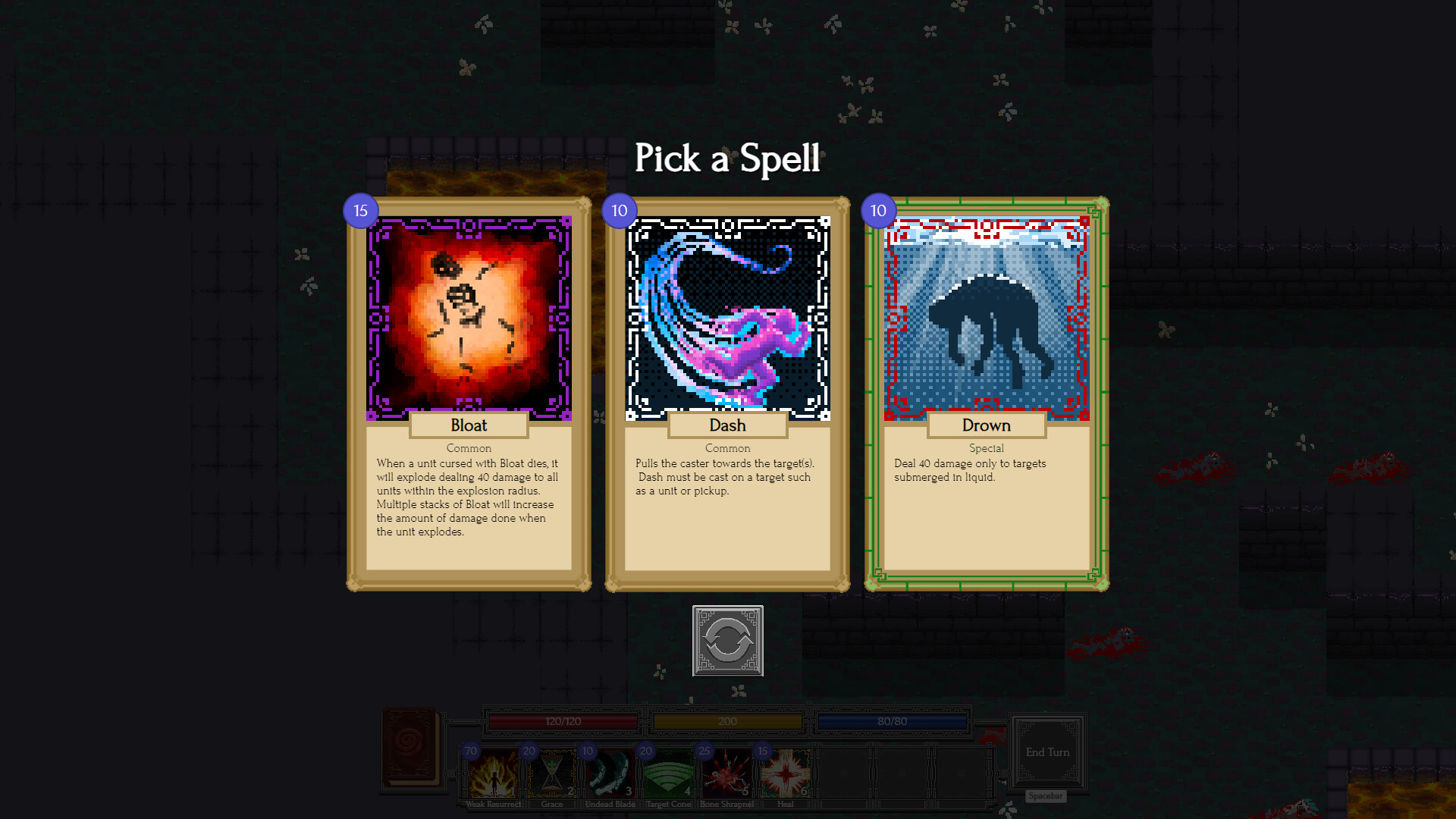Click the End Turn button
Image resolution: width=1456 pixels, height=819 pixels.
pos(1048,752)
